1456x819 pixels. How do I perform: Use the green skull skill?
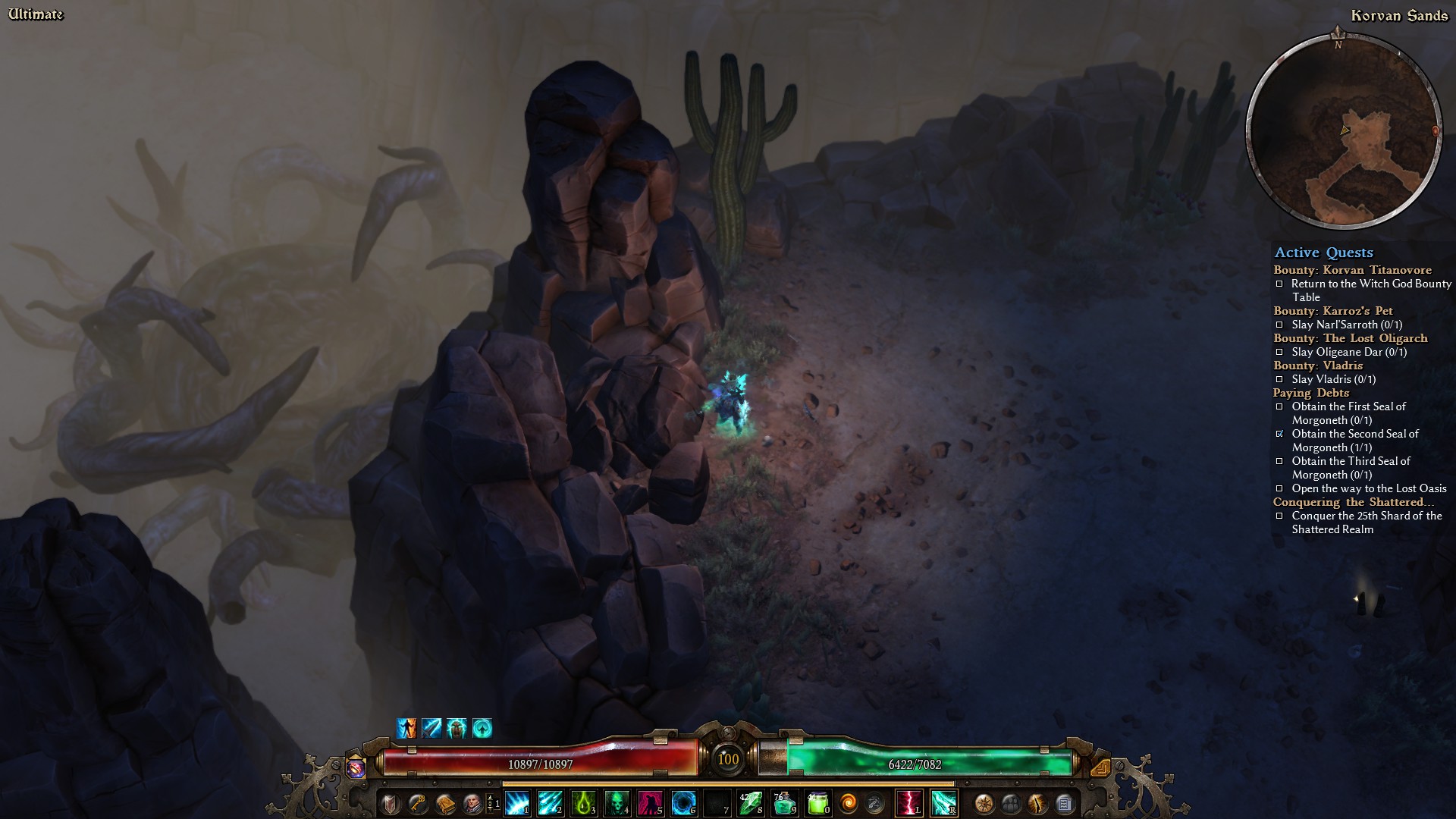pyautogui.click(x=617, y=802)
